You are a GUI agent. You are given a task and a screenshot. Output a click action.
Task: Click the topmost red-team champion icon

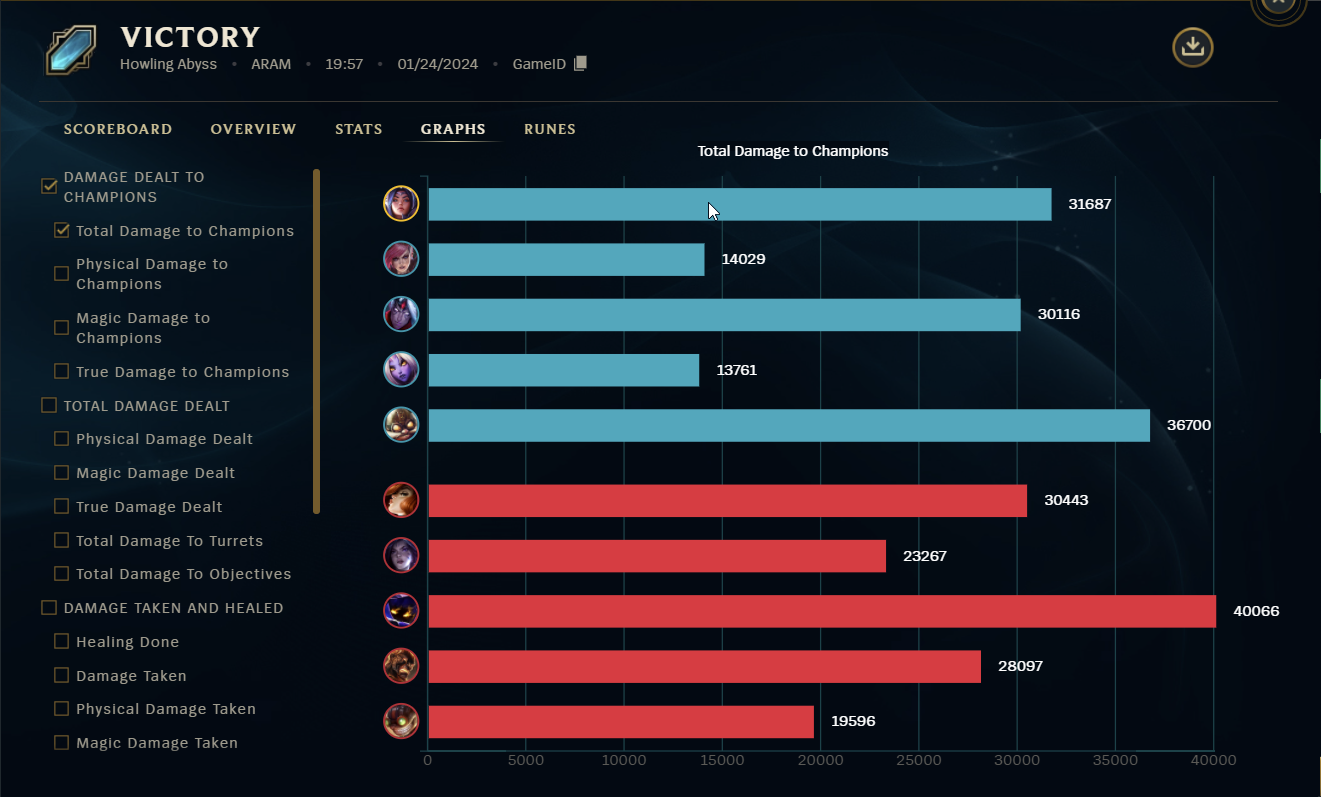pyautogui.click(x=400, y=500)
